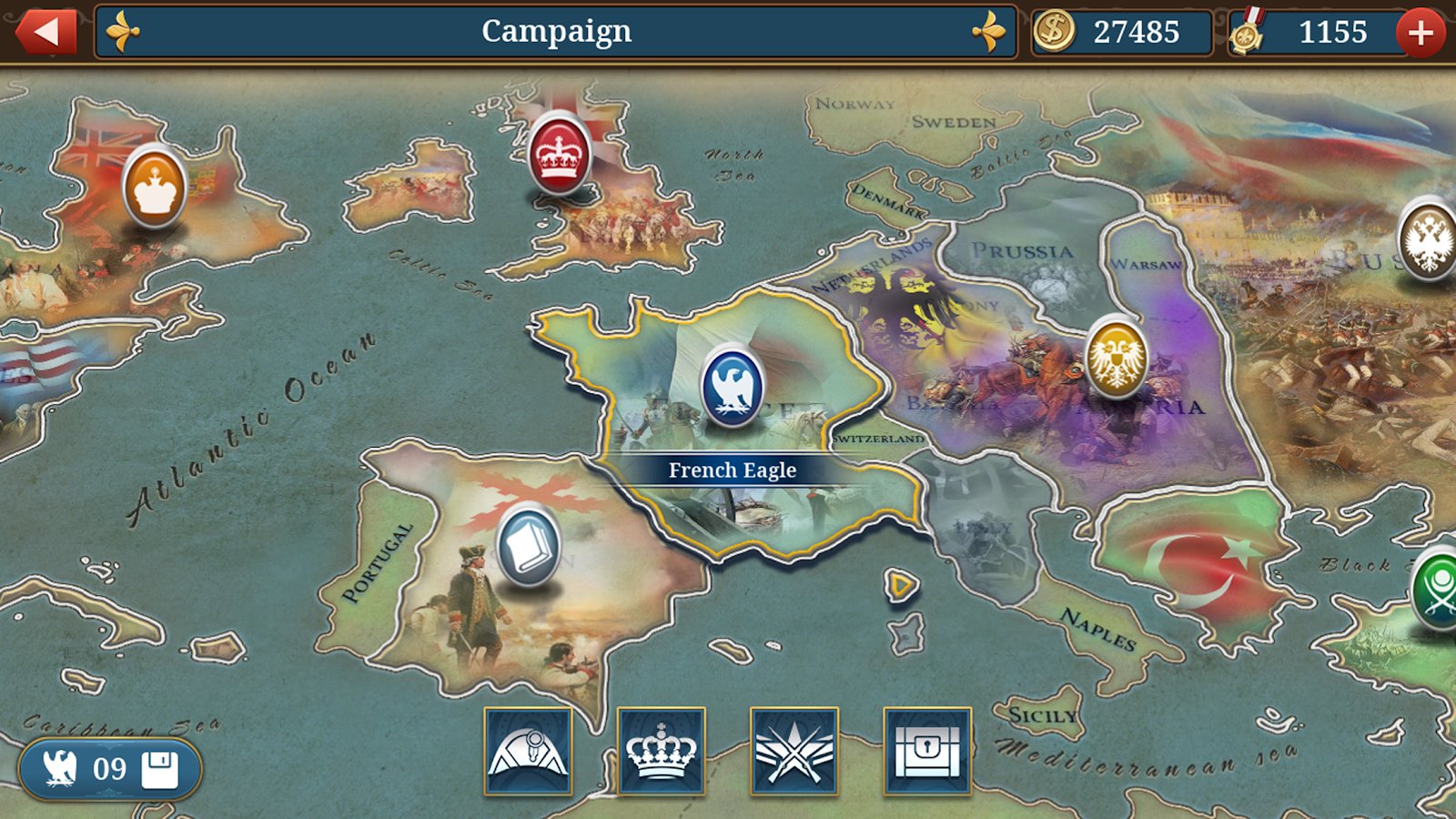
Task: Open the orange crown campaign marker
Action: coord(154,187)
